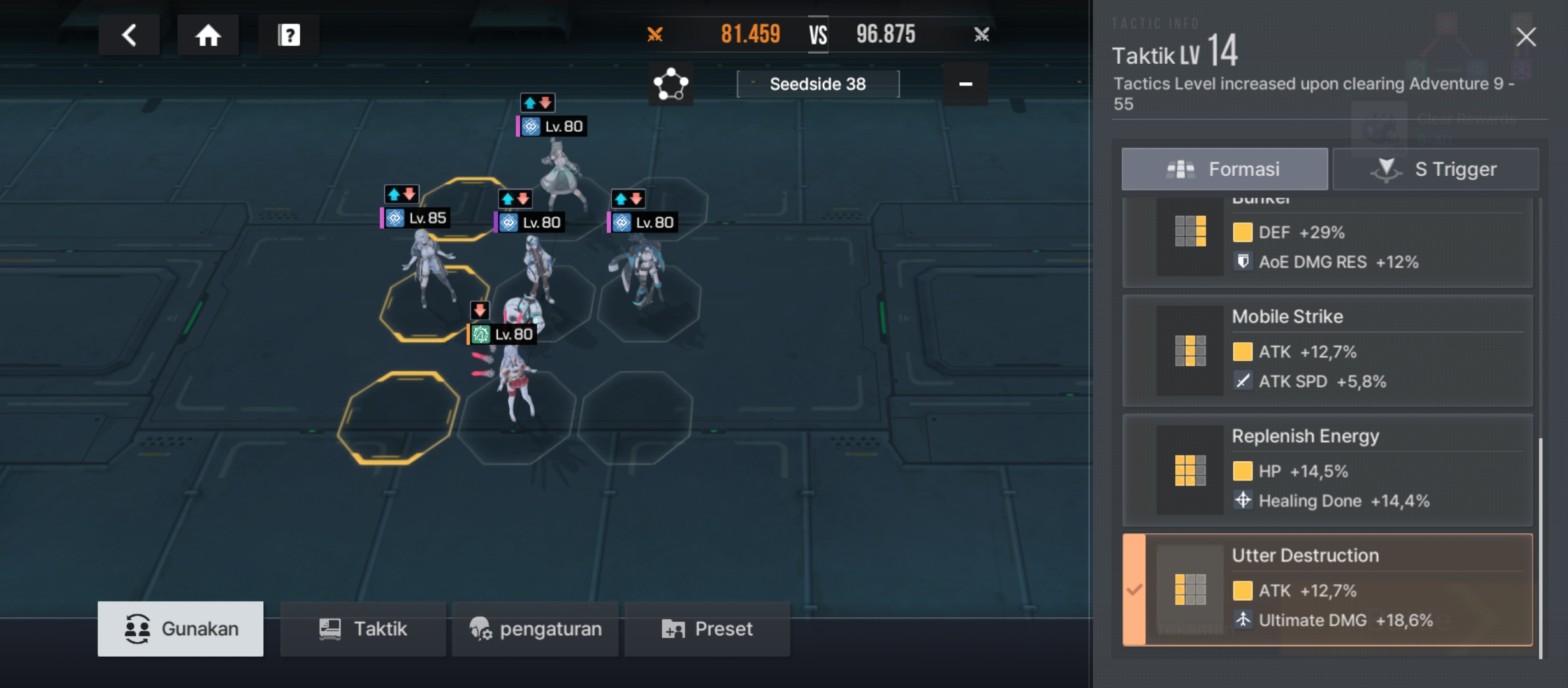Choose the Replenish Energy formation
Screen dimensions: 1568x688
coord(1328,470)
